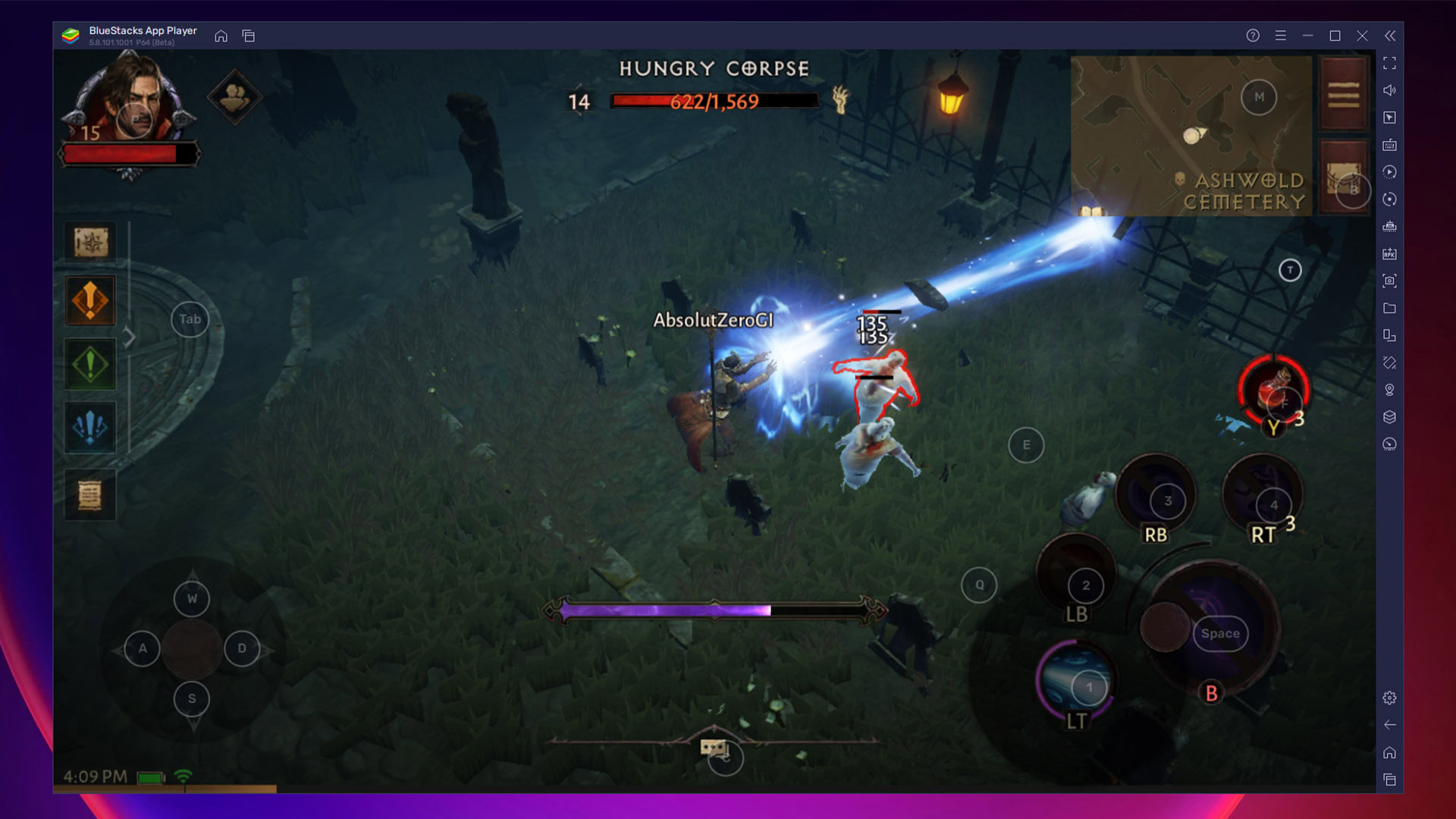1456x819 pixels.
Task: Activate the RB skill slot
Action: [x=1155, y=495]
